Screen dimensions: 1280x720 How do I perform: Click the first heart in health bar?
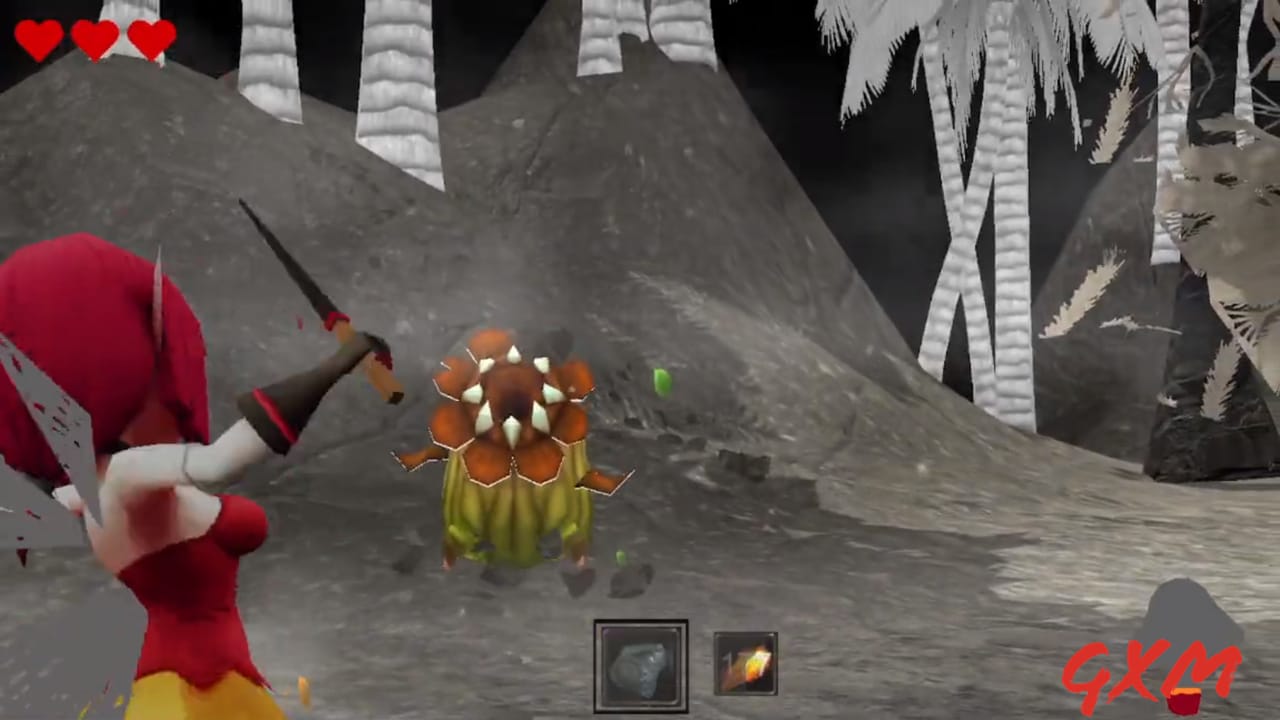(x=37, y=38)
